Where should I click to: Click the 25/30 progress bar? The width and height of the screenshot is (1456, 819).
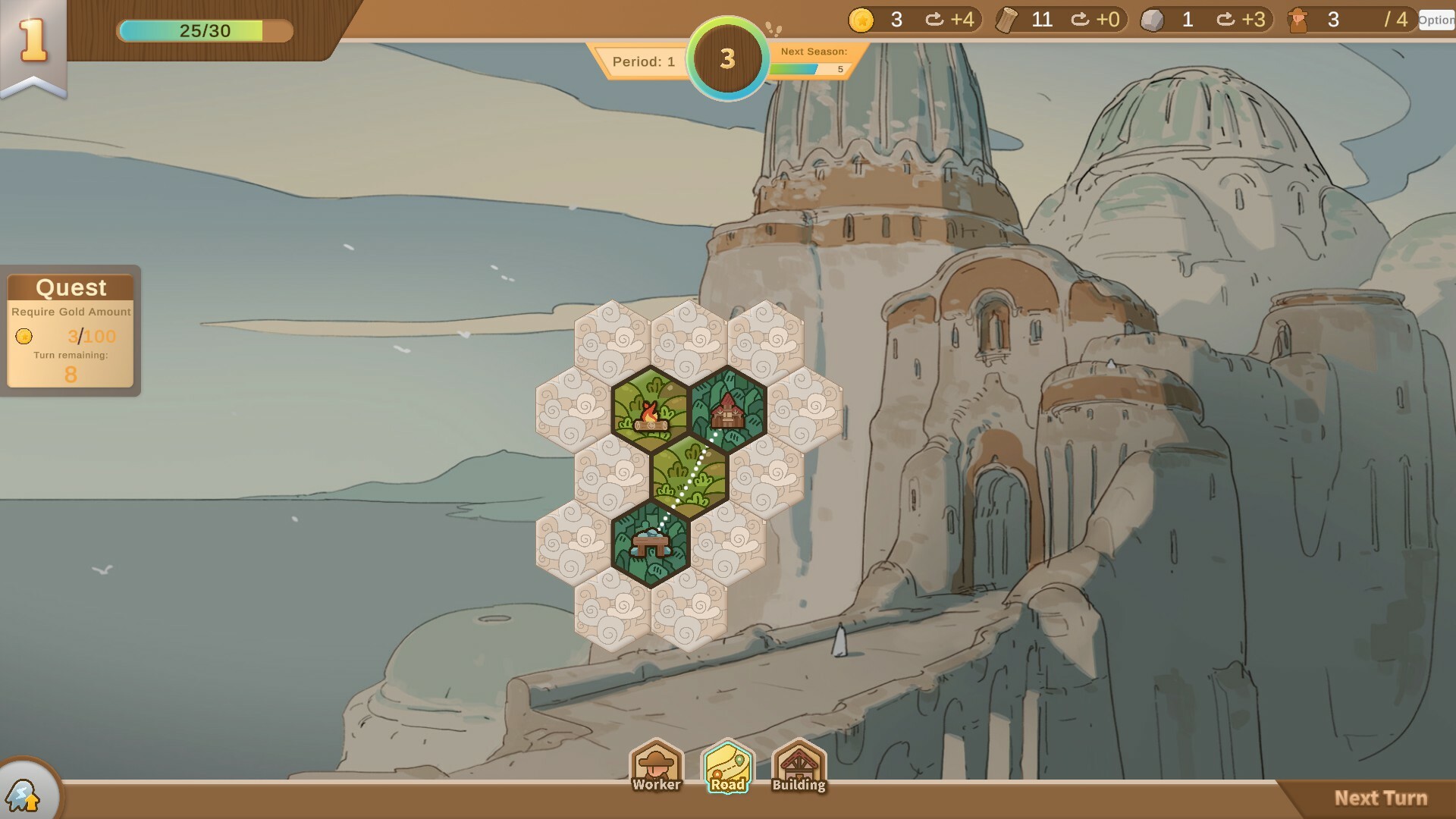click(203, 32)
